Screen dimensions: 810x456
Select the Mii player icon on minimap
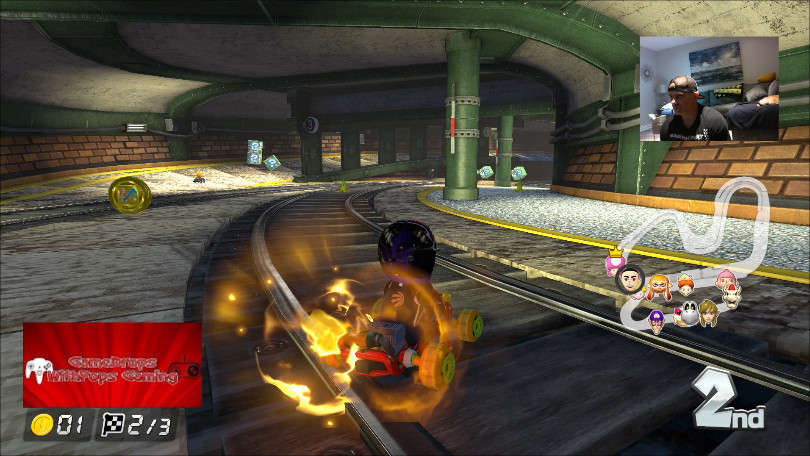click(630, 279)
